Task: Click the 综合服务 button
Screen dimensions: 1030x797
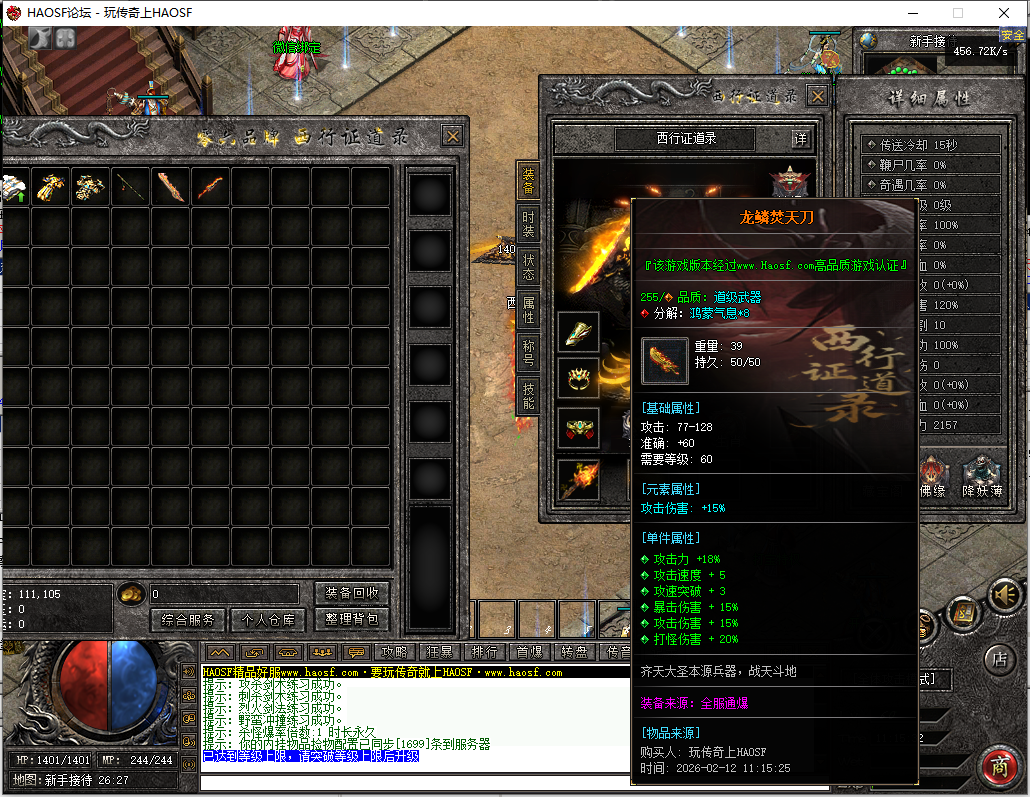Action: [x=188, y=620]
